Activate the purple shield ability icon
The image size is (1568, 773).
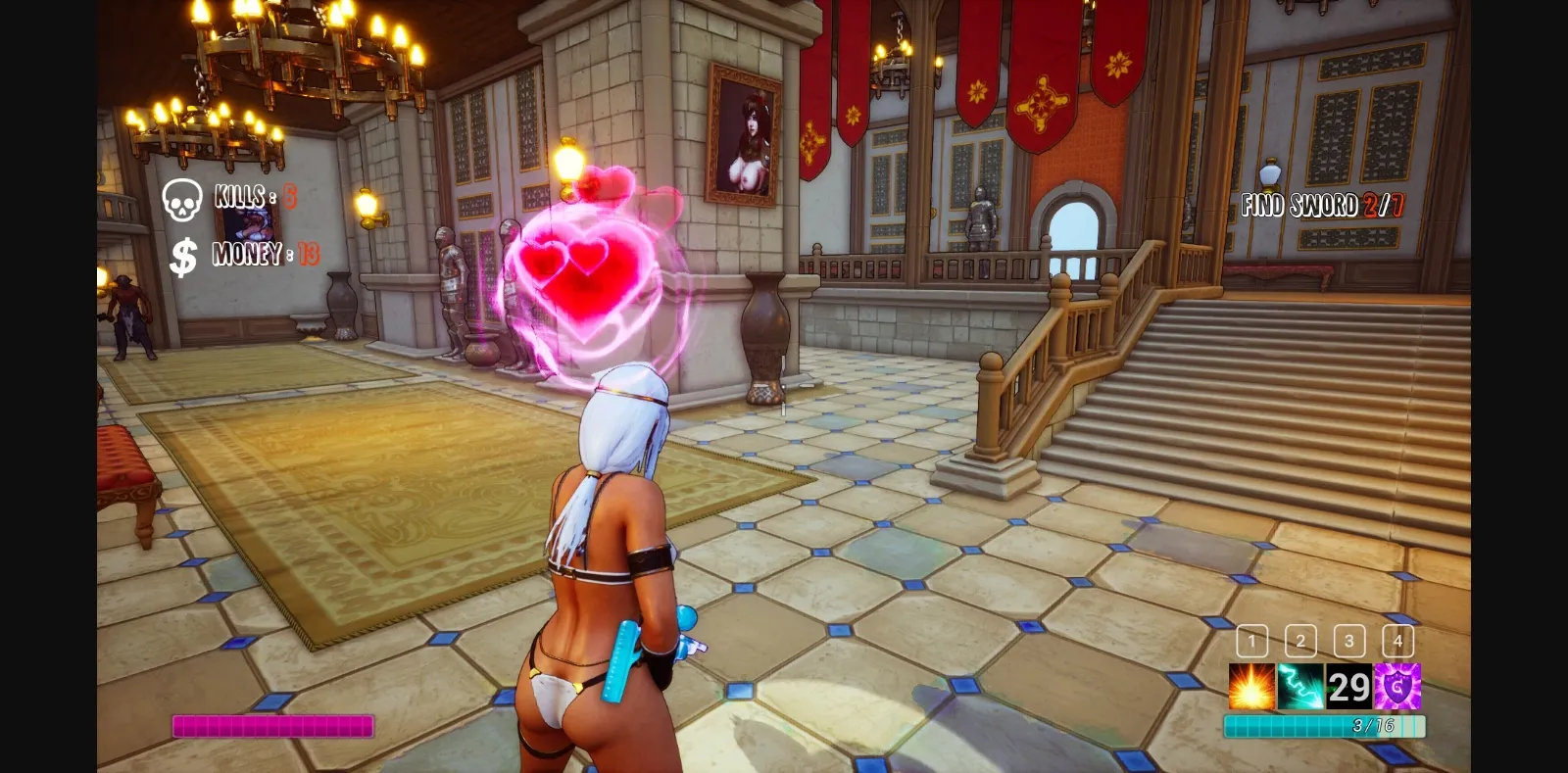(1396, 689)
